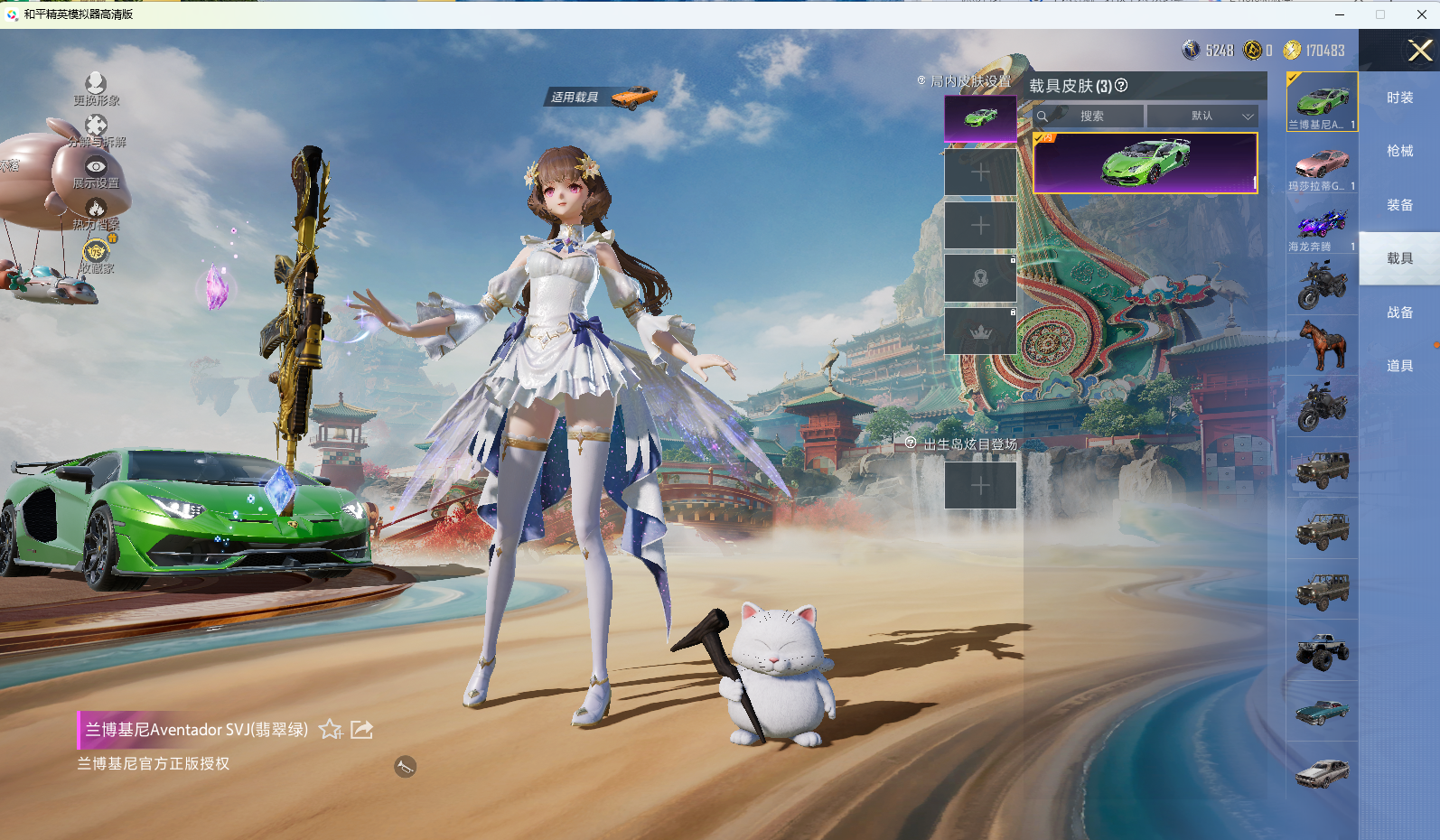
Task: Close the emulator window
Action: pos(1421,14)
